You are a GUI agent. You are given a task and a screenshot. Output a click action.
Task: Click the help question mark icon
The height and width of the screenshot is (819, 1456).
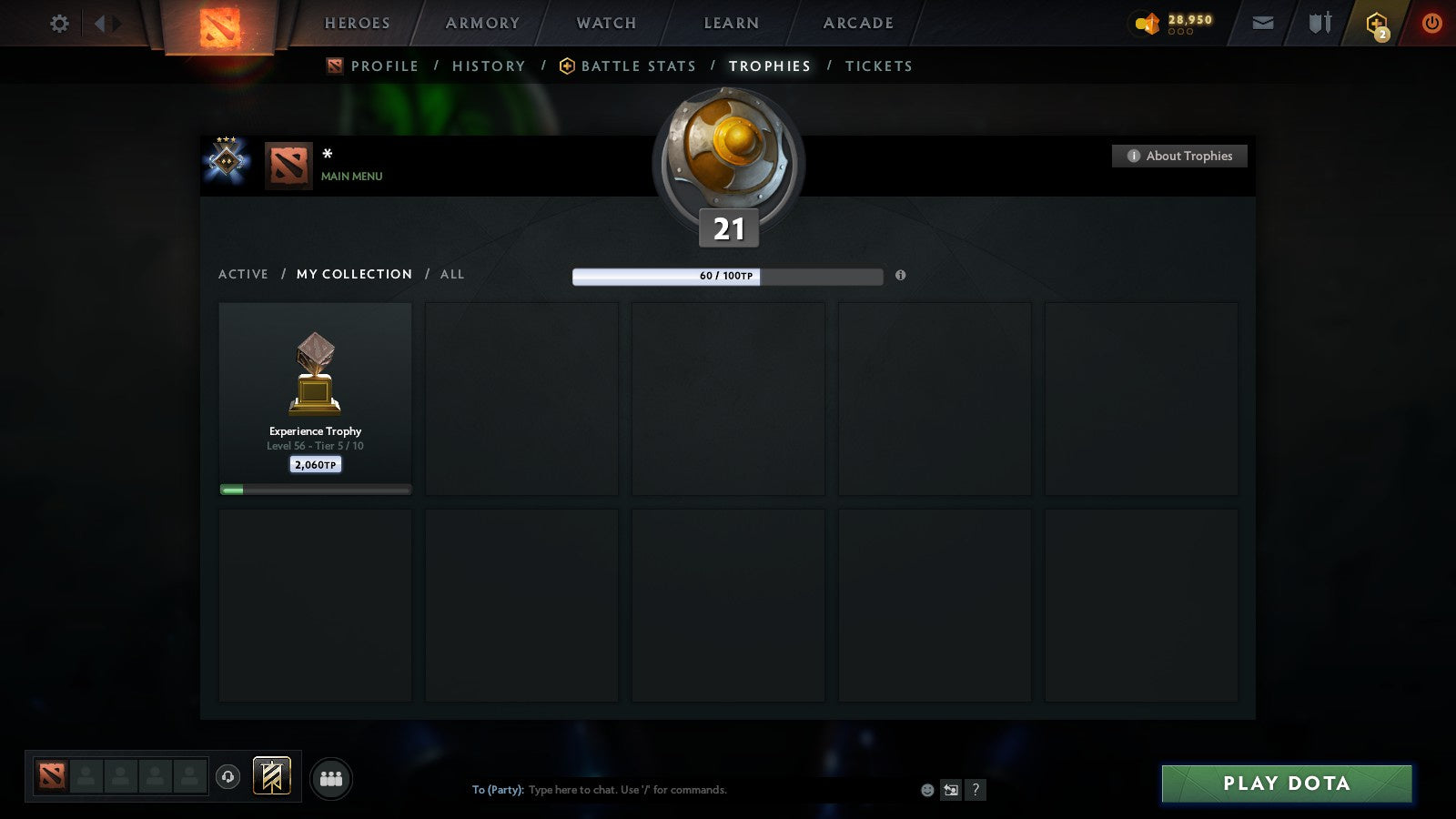[x=975, y=790]
